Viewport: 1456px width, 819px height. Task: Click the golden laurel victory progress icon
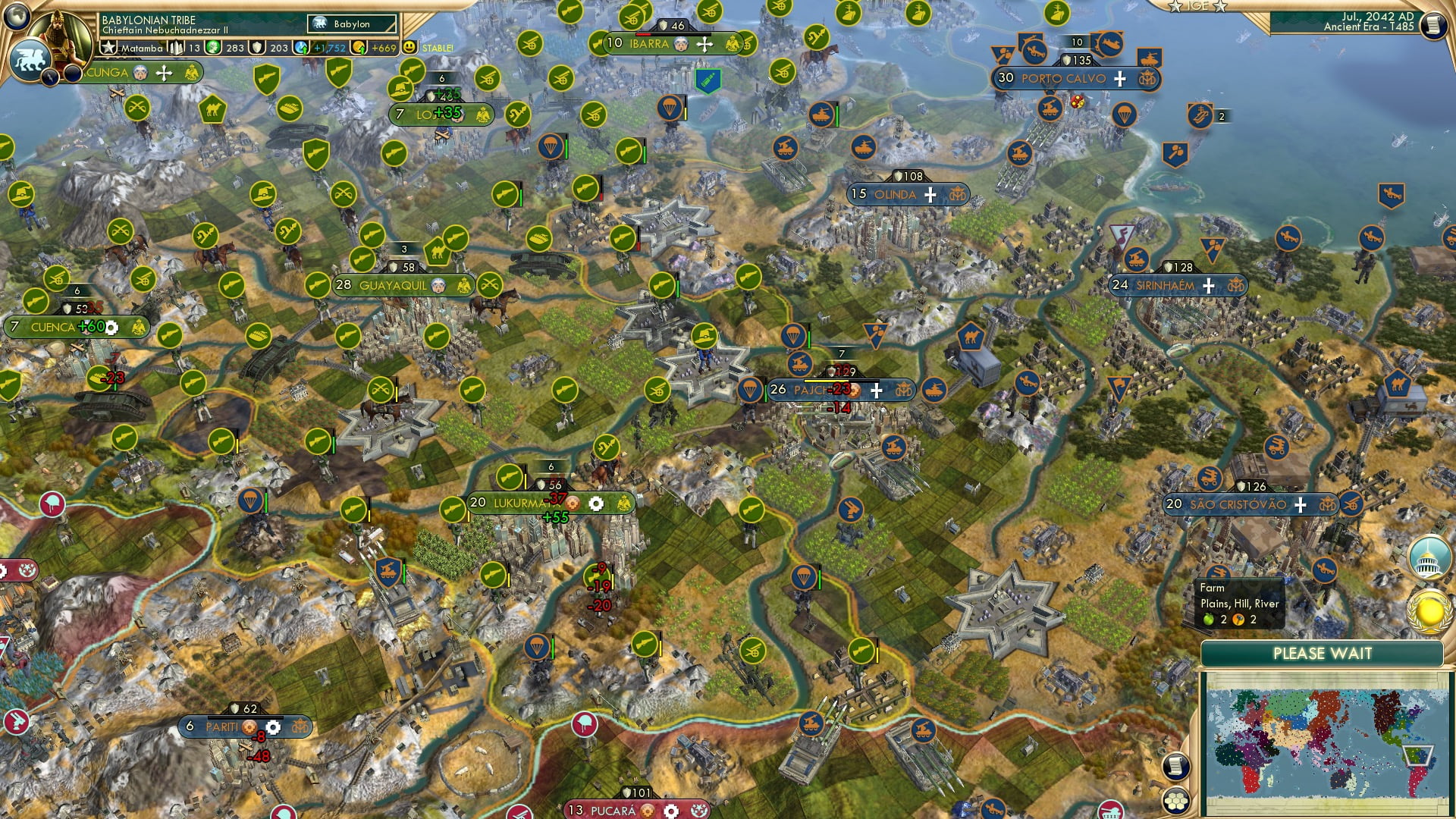(1429, 610)
